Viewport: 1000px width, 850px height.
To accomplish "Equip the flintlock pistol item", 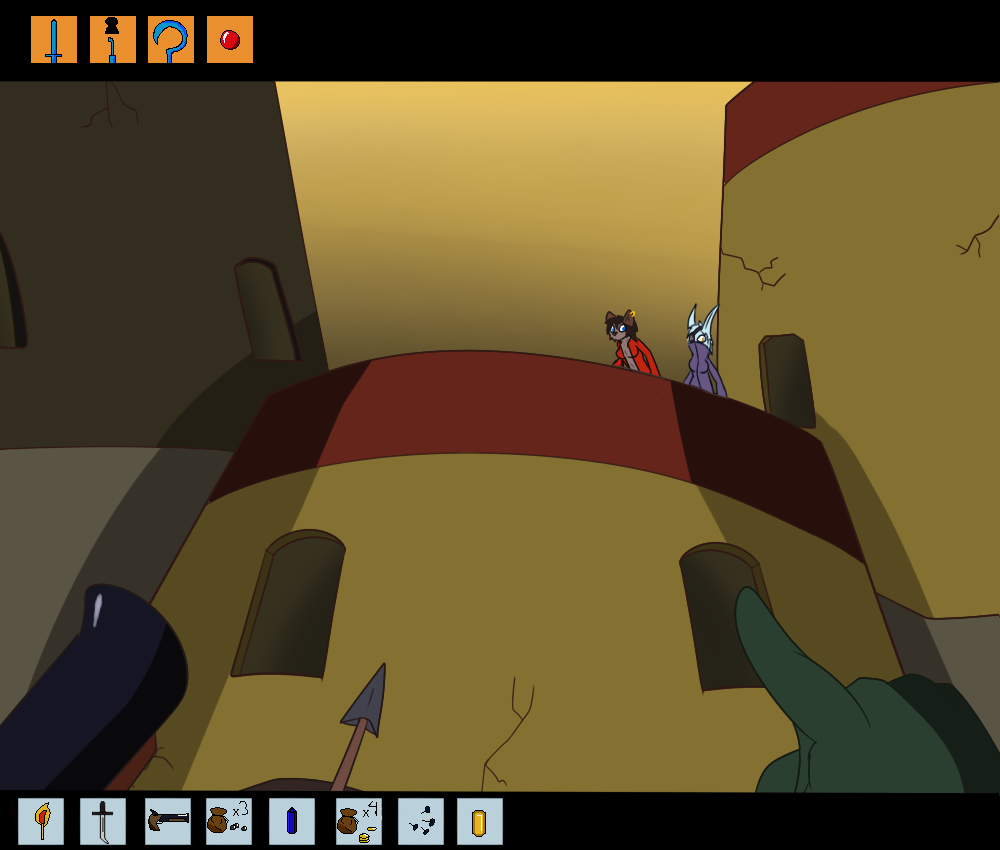I will (x=167, y=821).
